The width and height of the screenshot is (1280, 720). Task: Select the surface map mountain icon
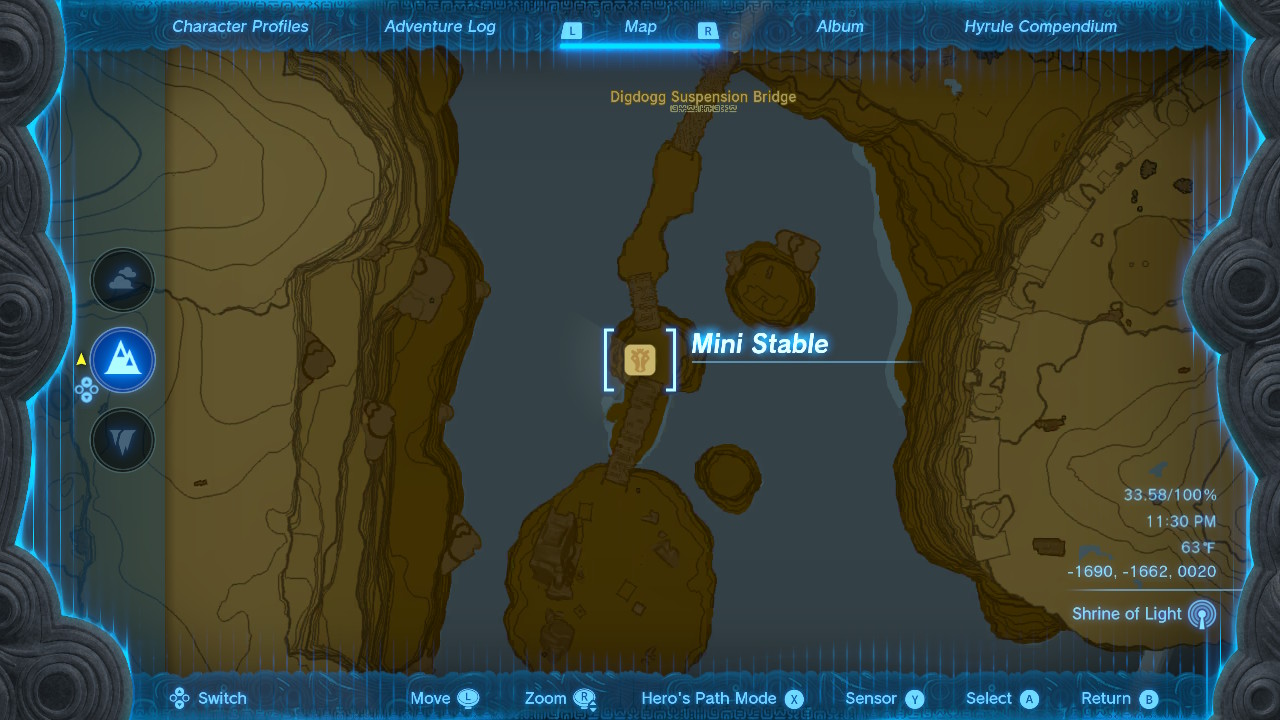[122, 360]
